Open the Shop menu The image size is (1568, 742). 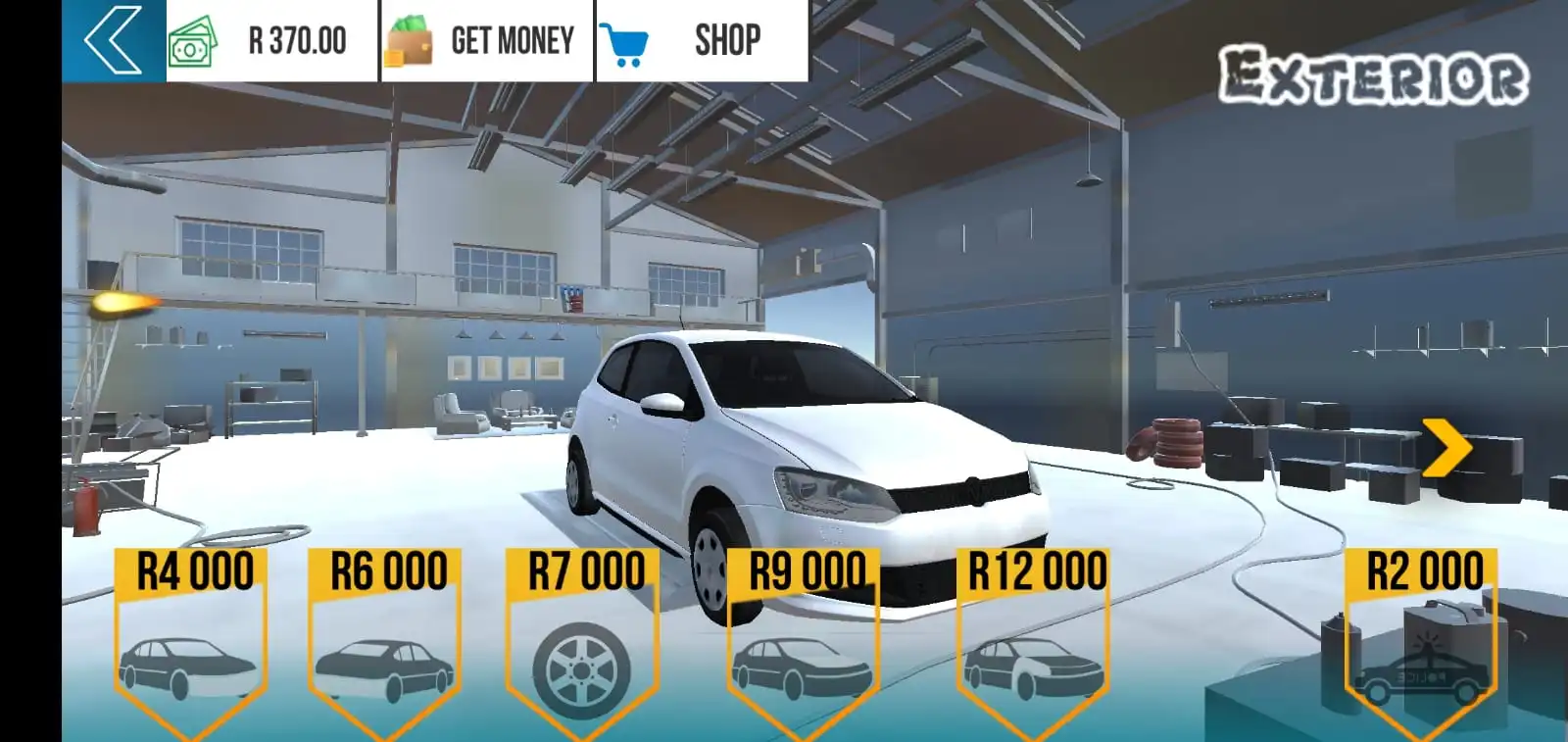[702, 40]
